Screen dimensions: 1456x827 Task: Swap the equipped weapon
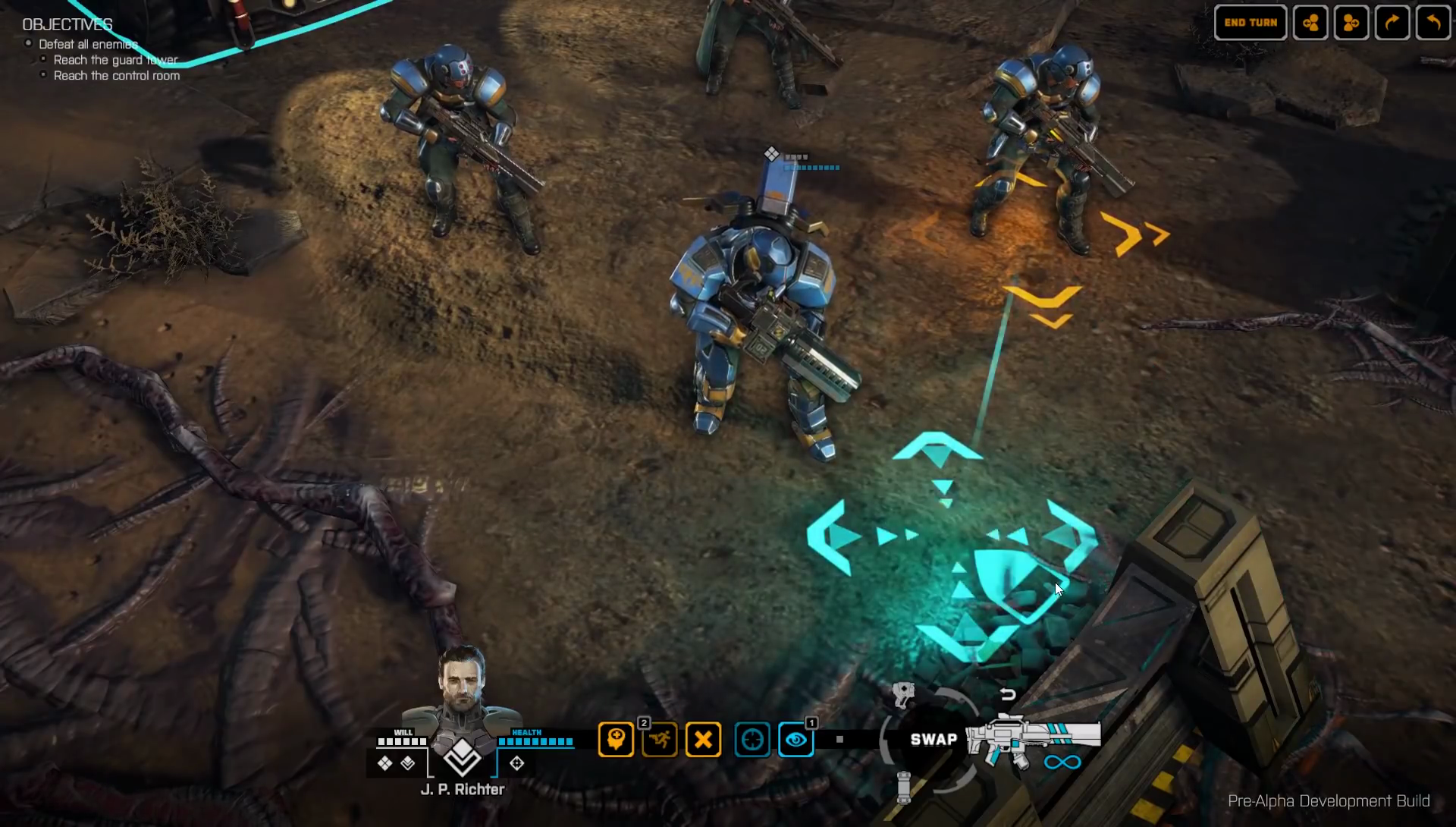(934, 740)
